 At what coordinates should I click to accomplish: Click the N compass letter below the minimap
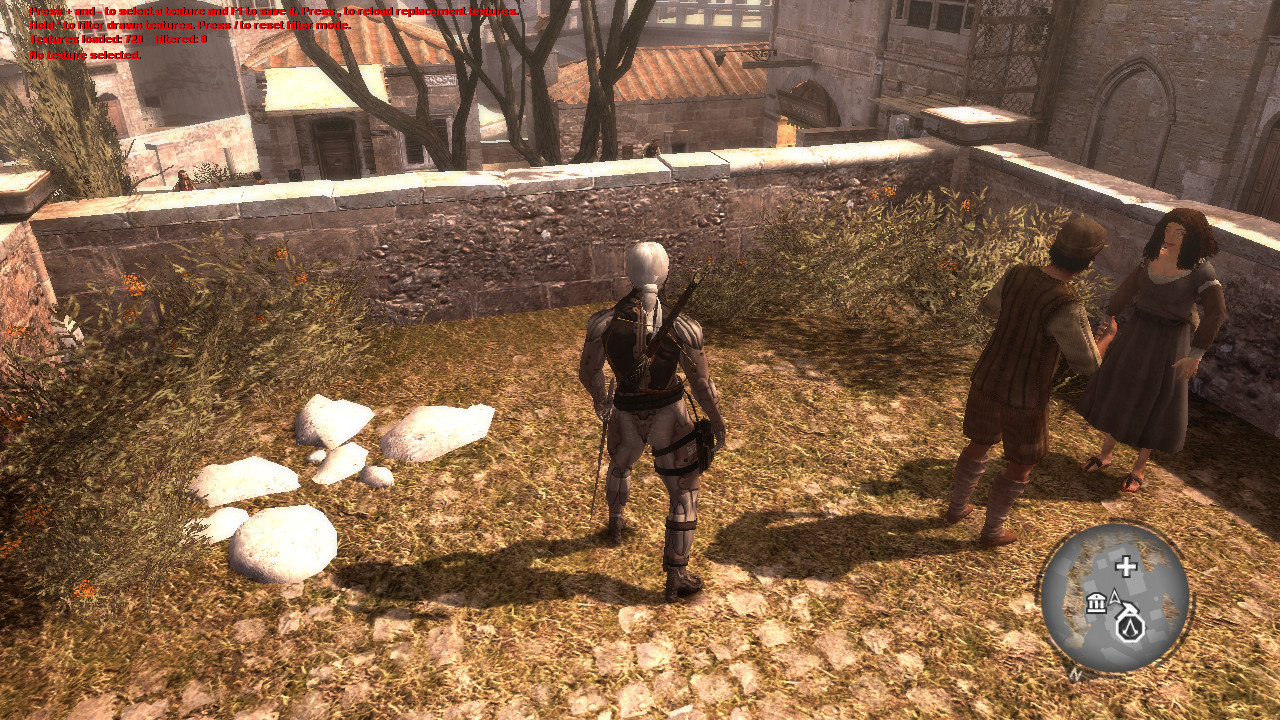pos(1075,673)
